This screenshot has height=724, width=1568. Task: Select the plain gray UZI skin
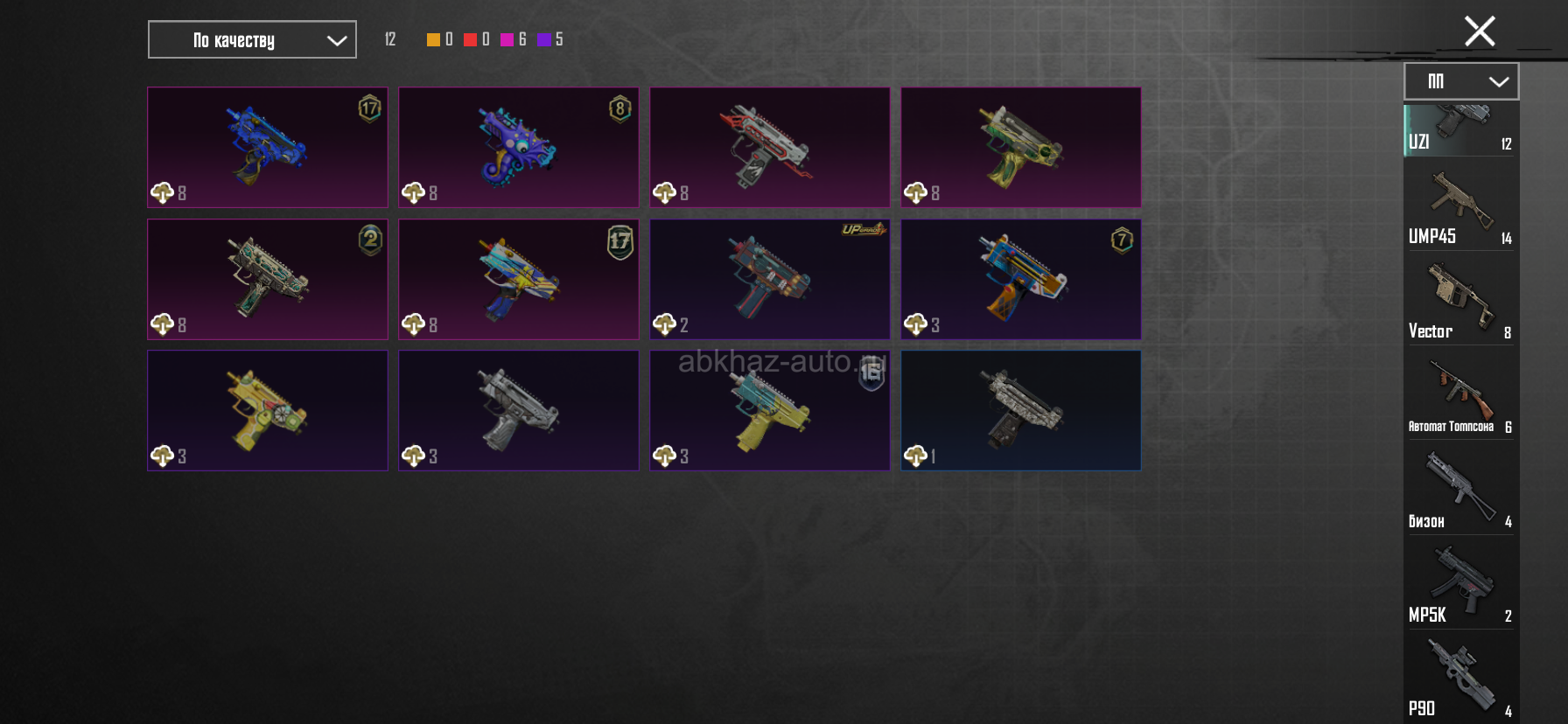[518, 410]
